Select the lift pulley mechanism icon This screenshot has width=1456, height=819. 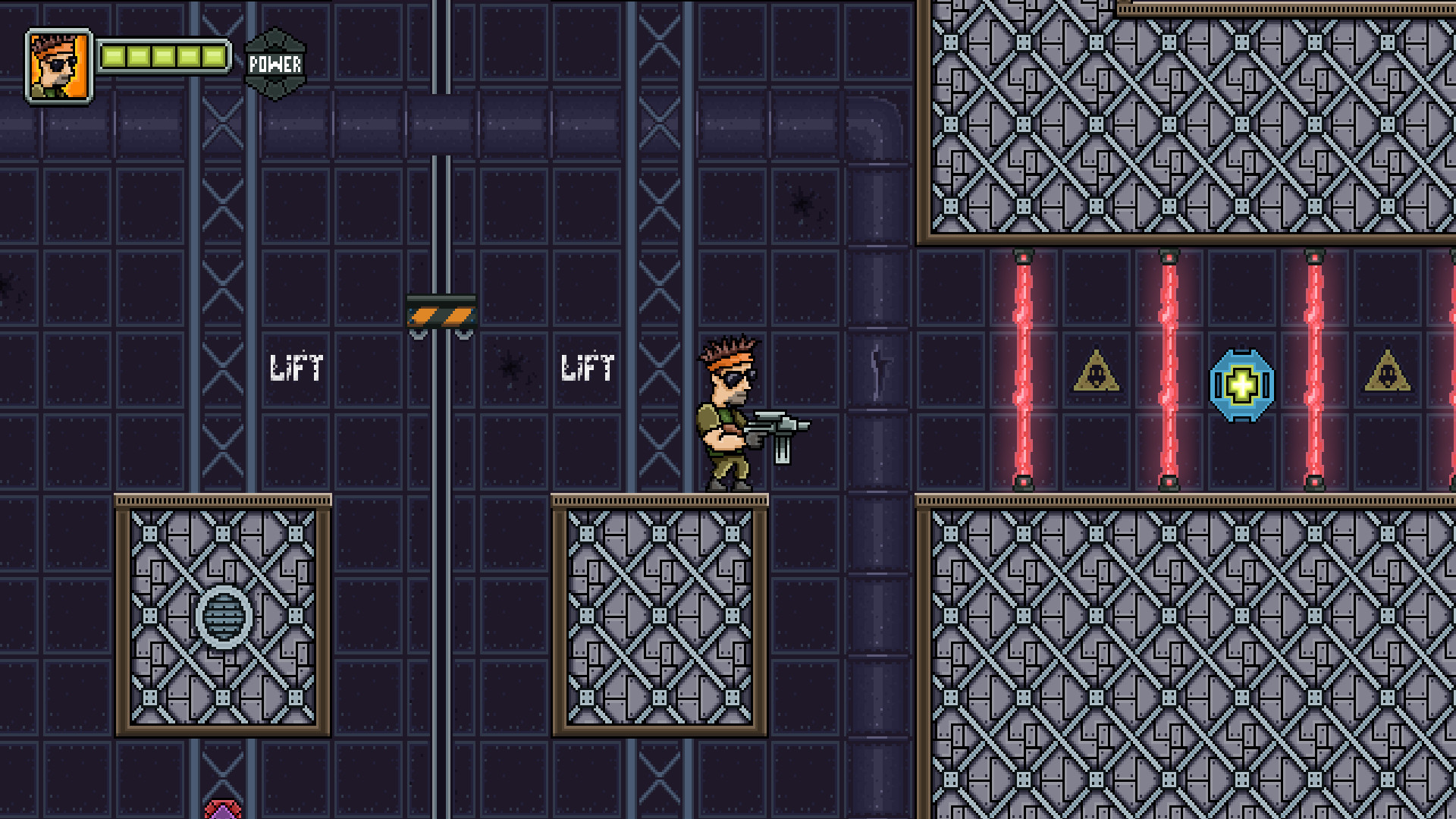coord(441,311)
